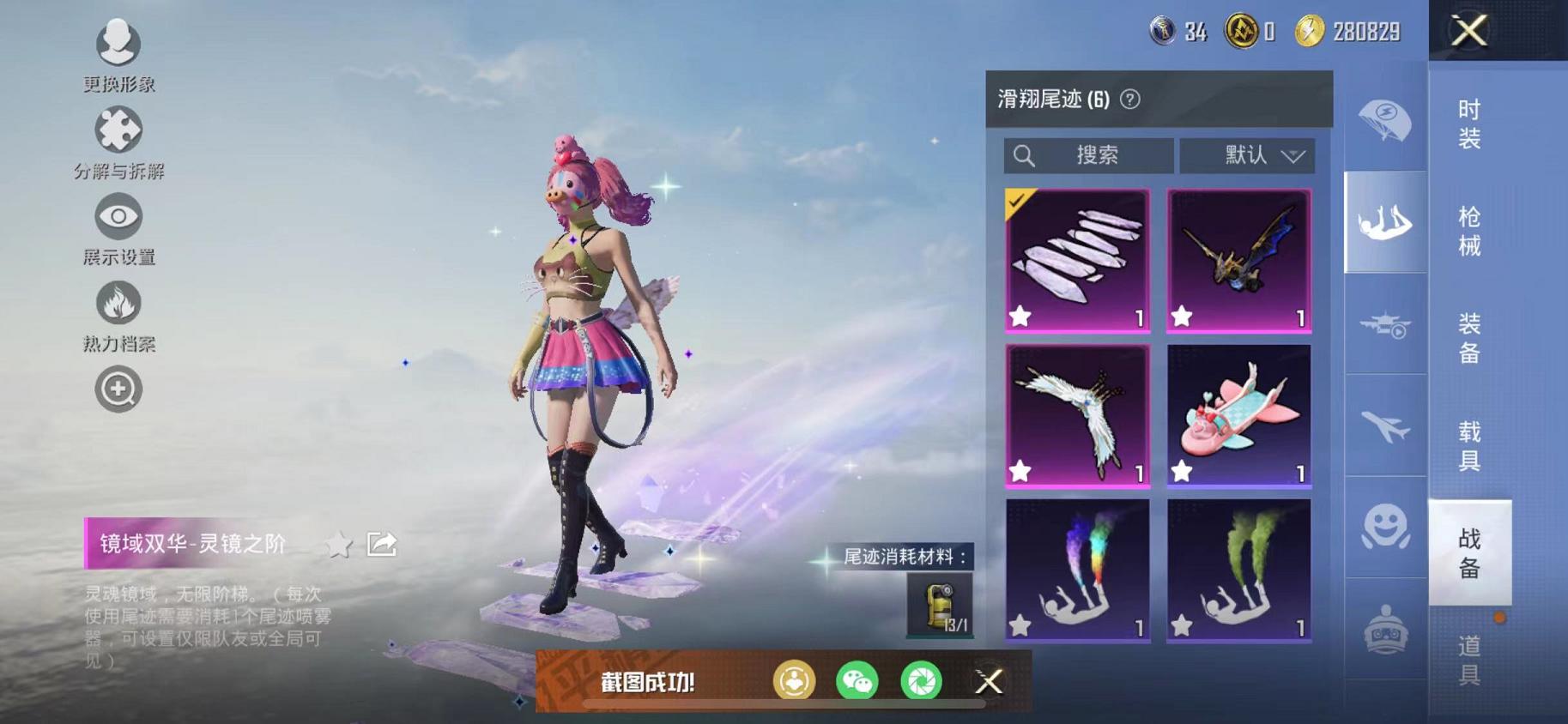
Task: Select the parachute glider category icon
Action: pyautogui.click(x=1385, y=122)
